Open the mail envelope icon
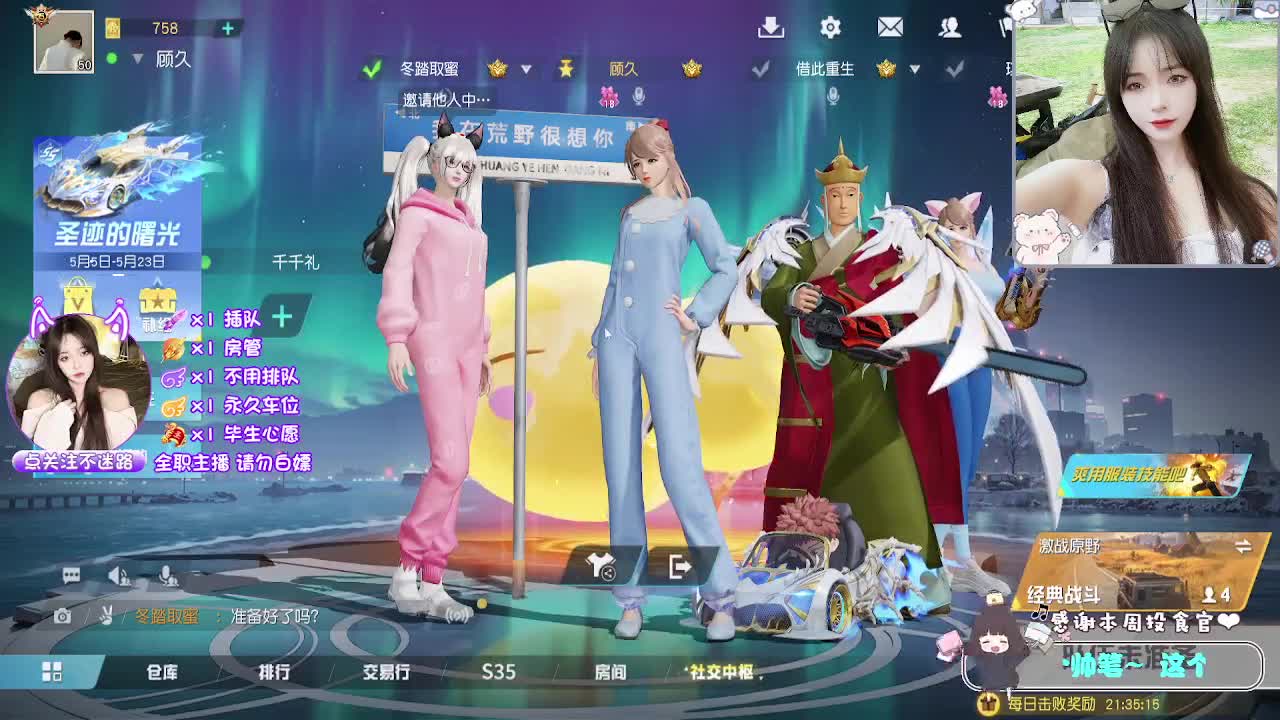 pyautogui.click(x=889, y=27)
